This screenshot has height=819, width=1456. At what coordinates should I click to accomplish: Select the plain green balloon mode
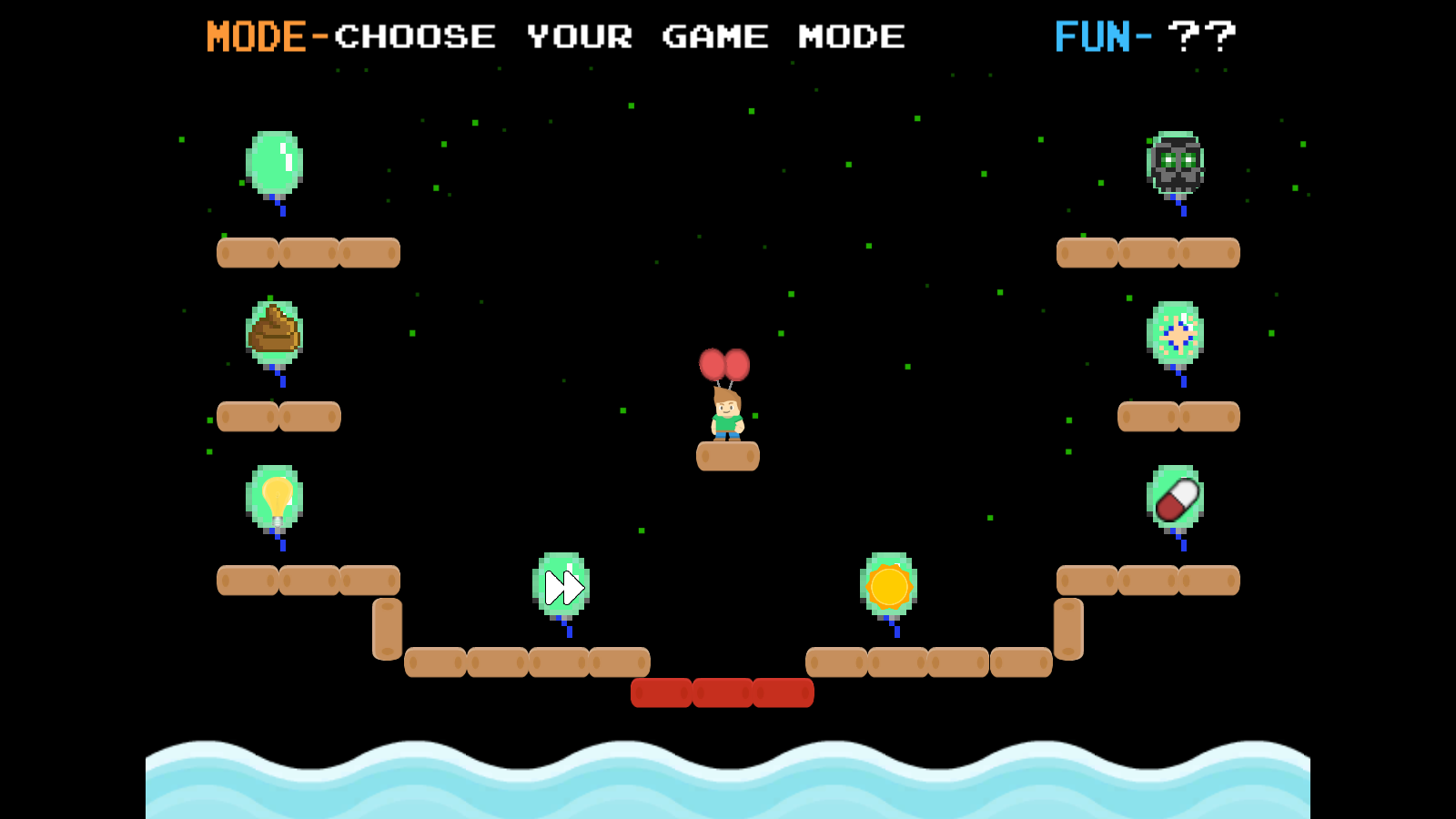pos(274,164)
